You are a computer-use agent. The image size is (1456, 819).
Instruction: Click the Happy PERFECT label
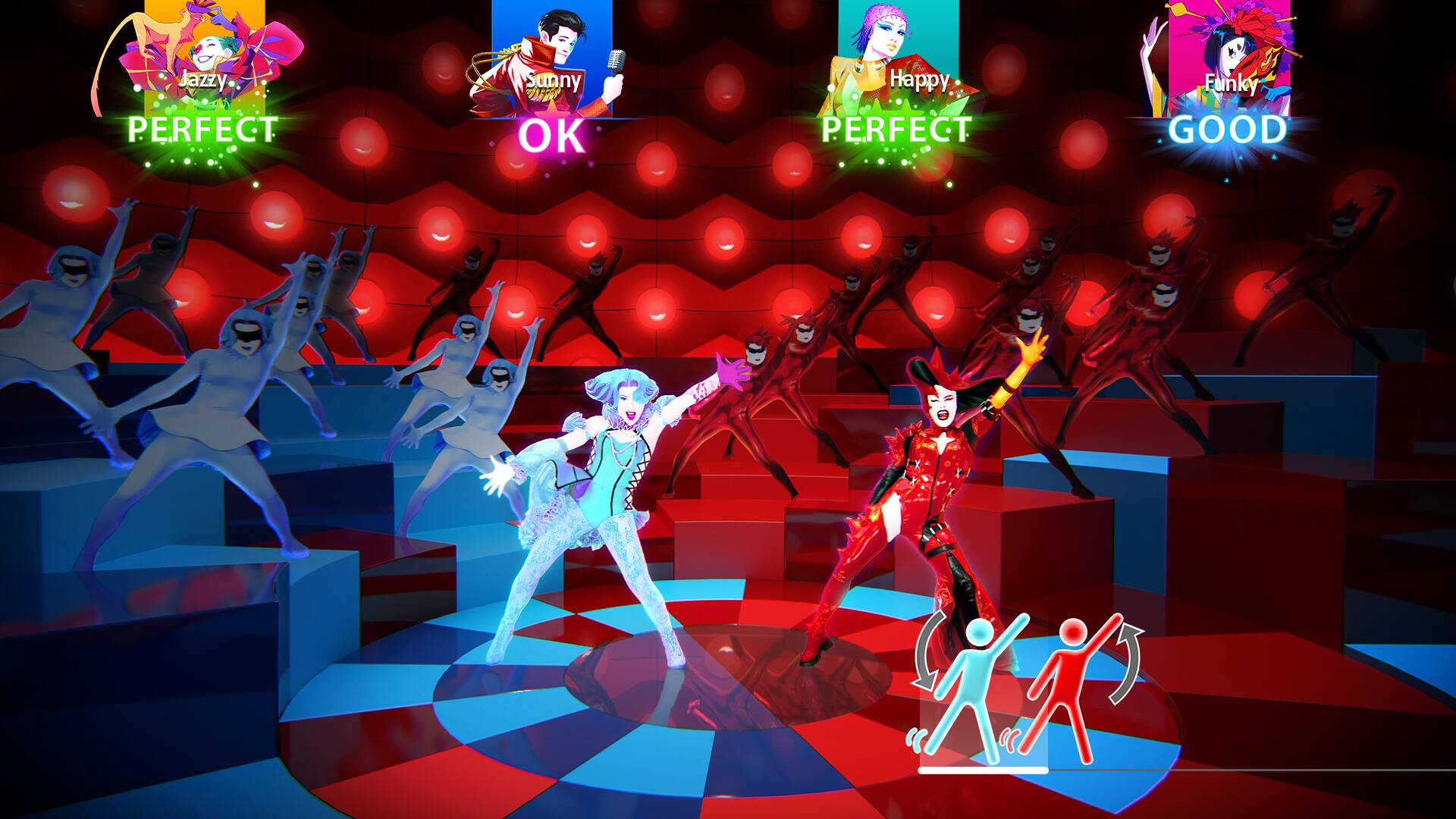[896, 130]
